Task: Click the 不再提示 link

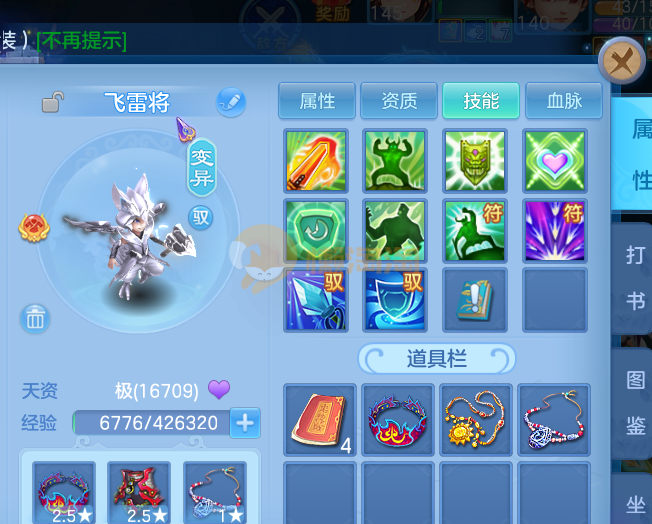Action: click(x=82, y=41)
